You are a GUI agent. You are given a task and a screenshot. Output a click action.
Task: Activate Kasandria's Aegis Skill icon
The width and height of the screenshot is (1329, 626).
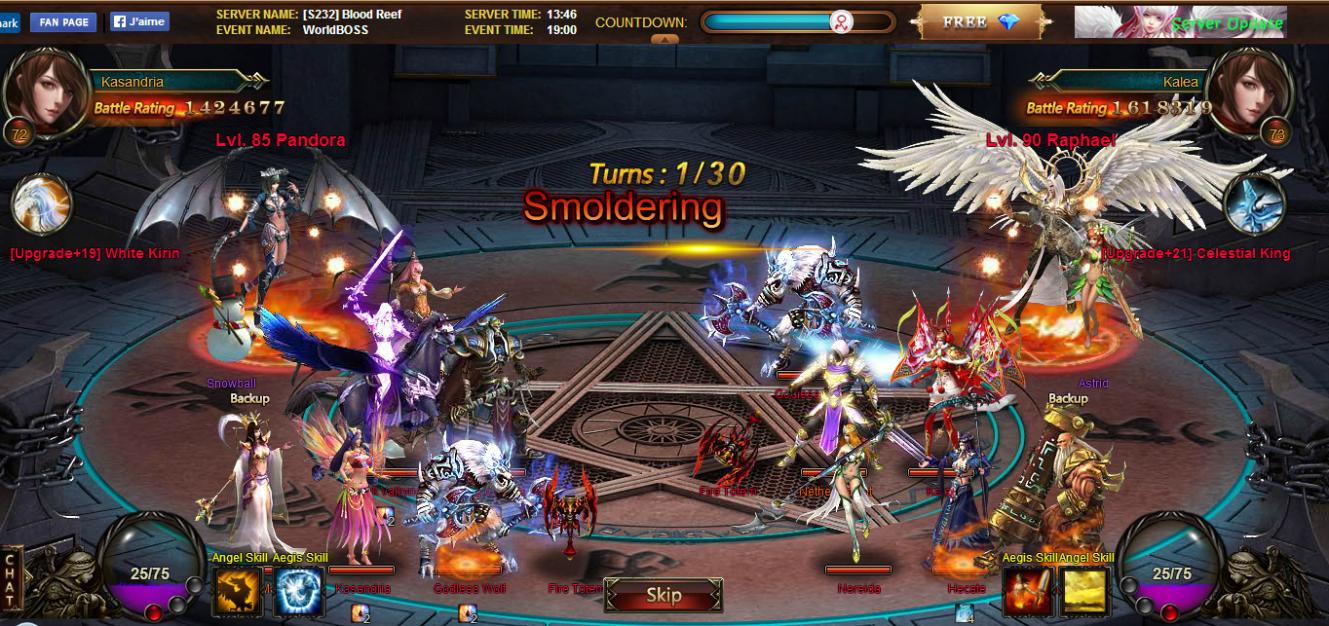(298, 591)
